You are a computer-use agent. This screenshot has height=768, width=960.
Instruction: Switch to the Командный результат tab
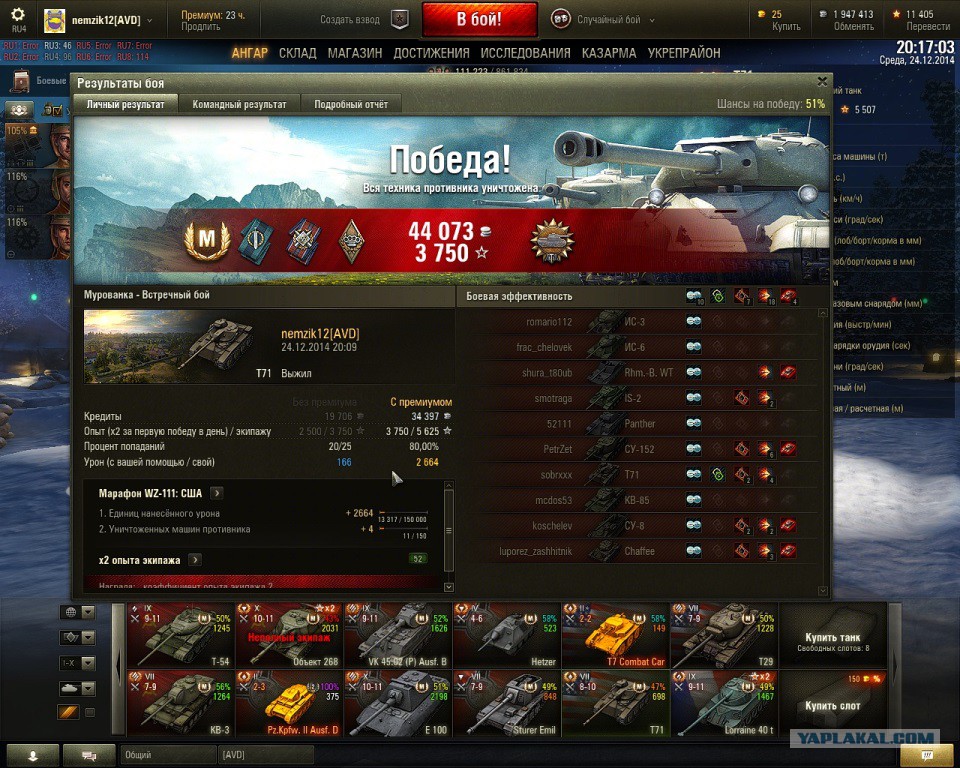[x=239, y=104]
